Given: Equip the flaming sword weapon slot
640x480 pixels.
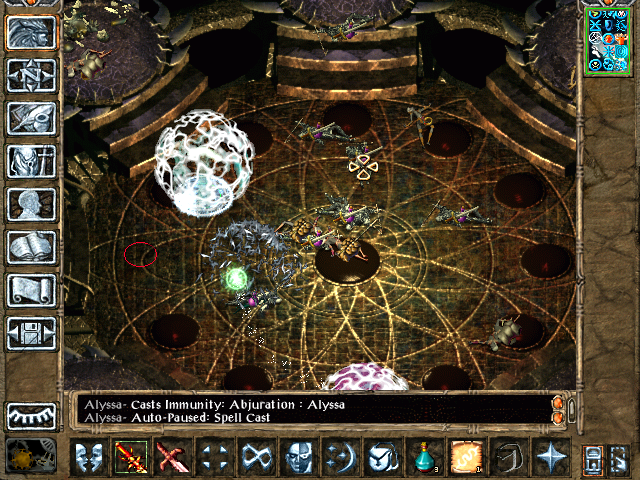Looking at the screenshot, I should [131, 458].
